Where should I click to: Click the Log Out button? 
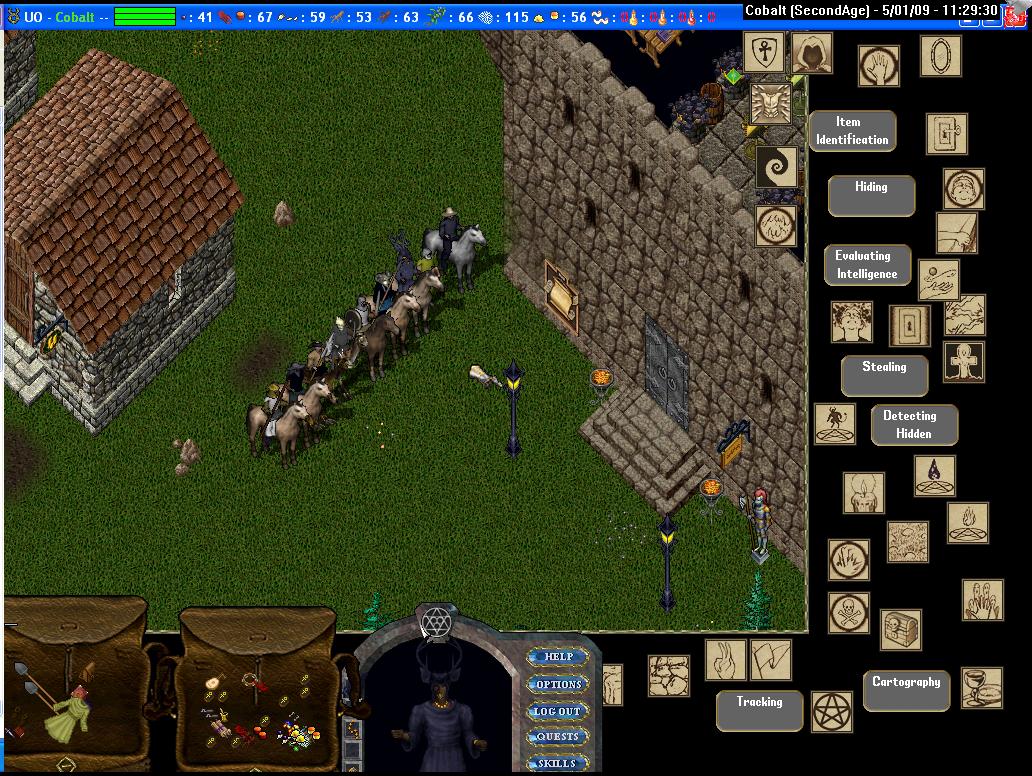[x=557, y=711]
